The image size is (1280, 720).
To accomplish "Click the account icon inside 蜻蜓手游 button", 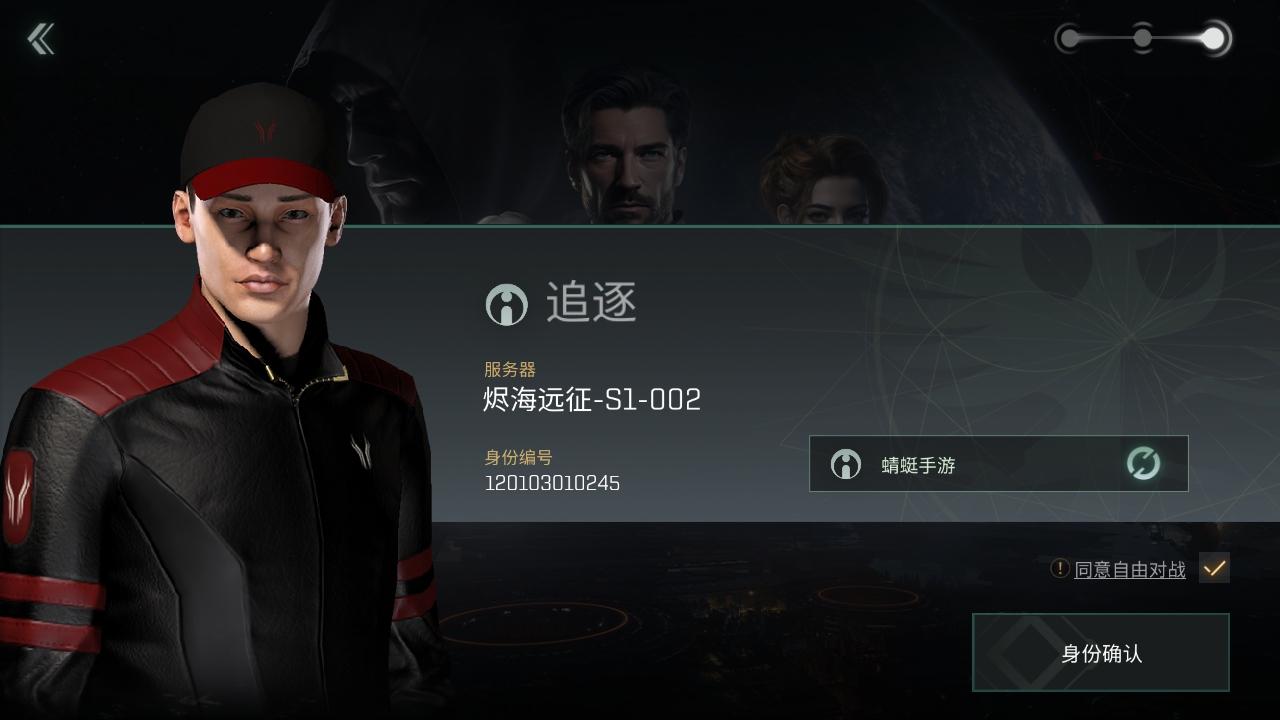I will (x=845, y=463).
